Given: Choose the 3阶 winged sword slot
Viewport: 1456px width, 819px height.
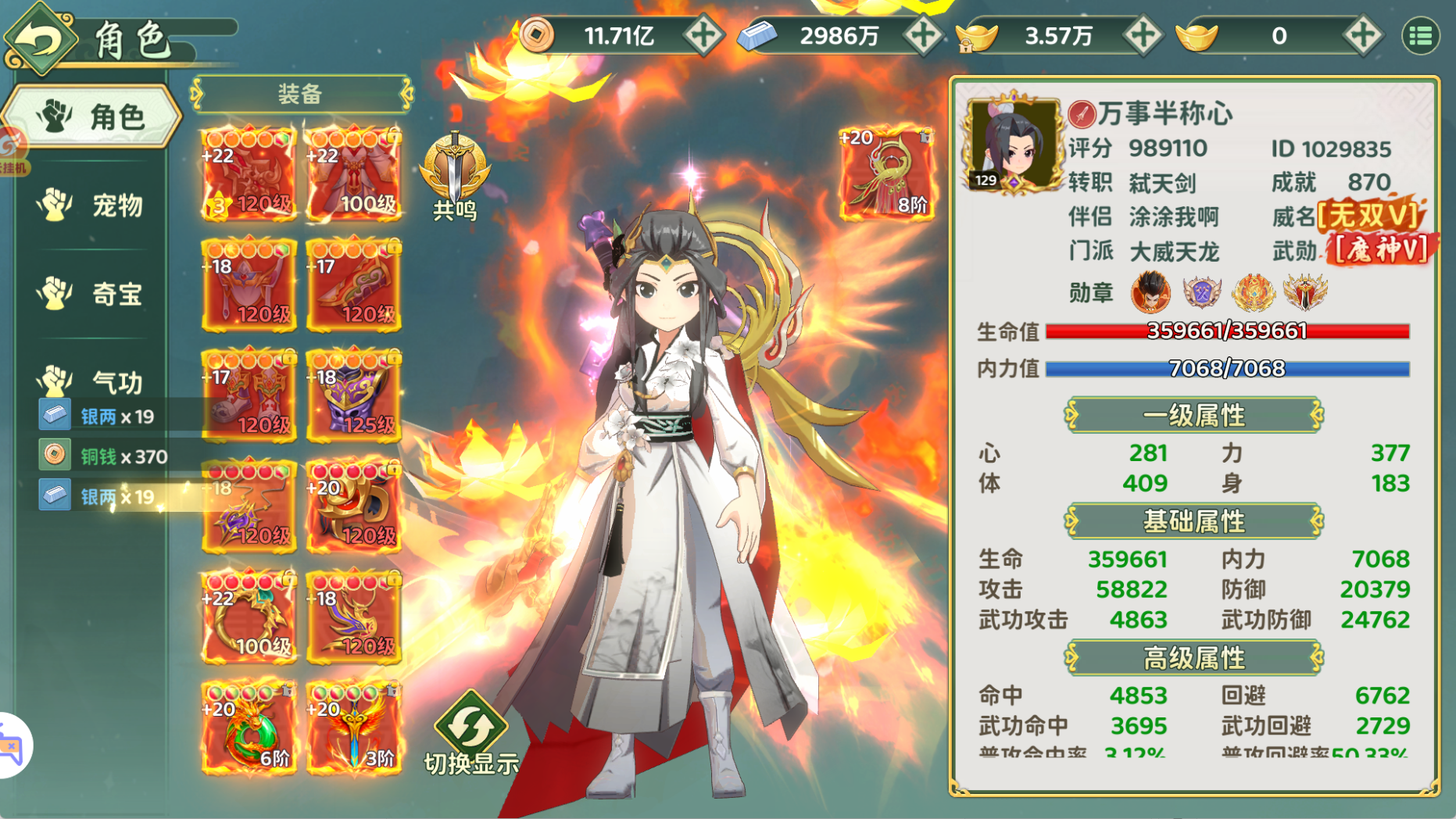Looking at the screenshot, I should pyautogui.click(x=354, y=728).
